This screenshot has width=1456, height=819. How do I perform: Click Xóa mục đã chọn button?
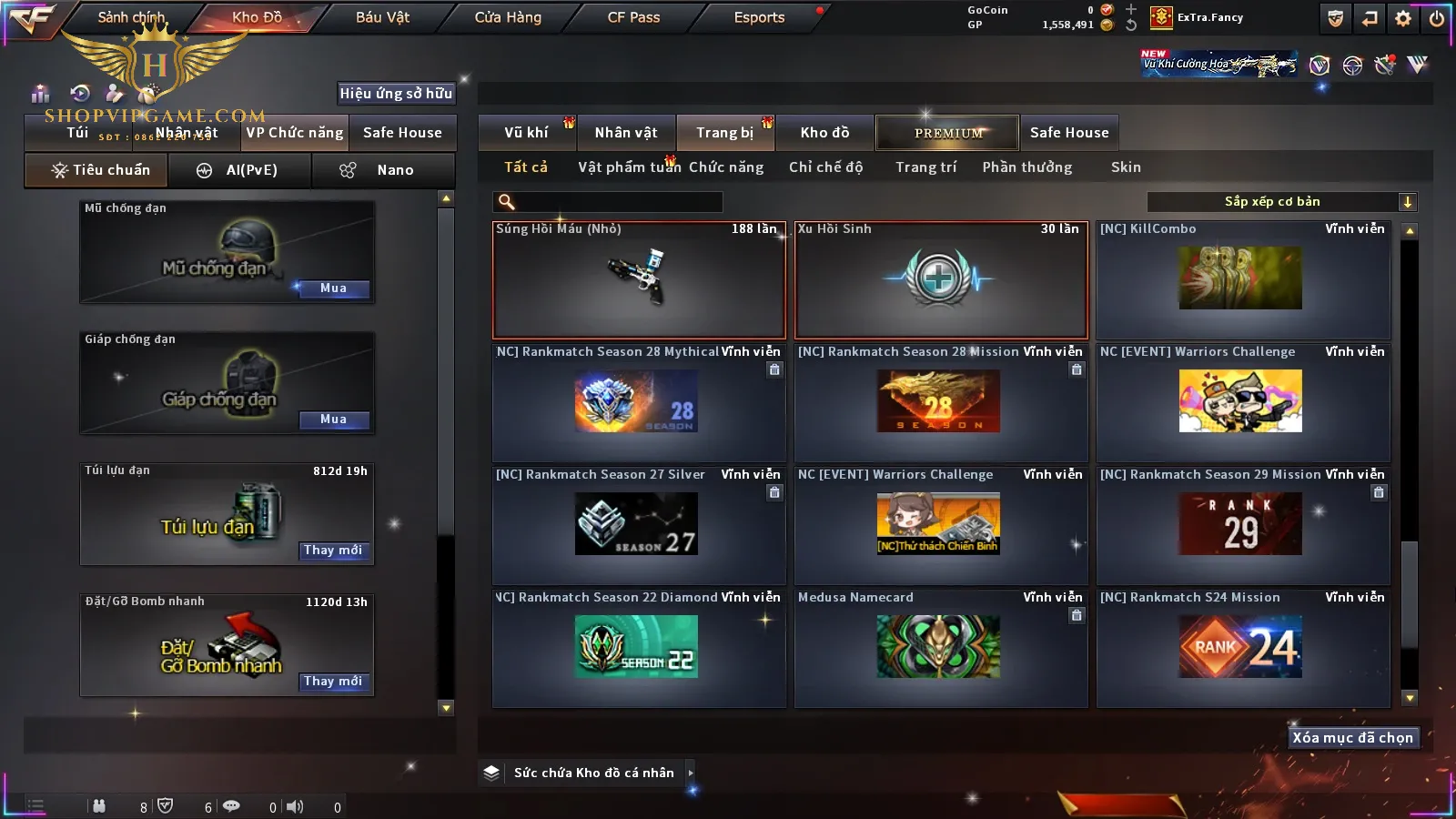click(1352, 738)
